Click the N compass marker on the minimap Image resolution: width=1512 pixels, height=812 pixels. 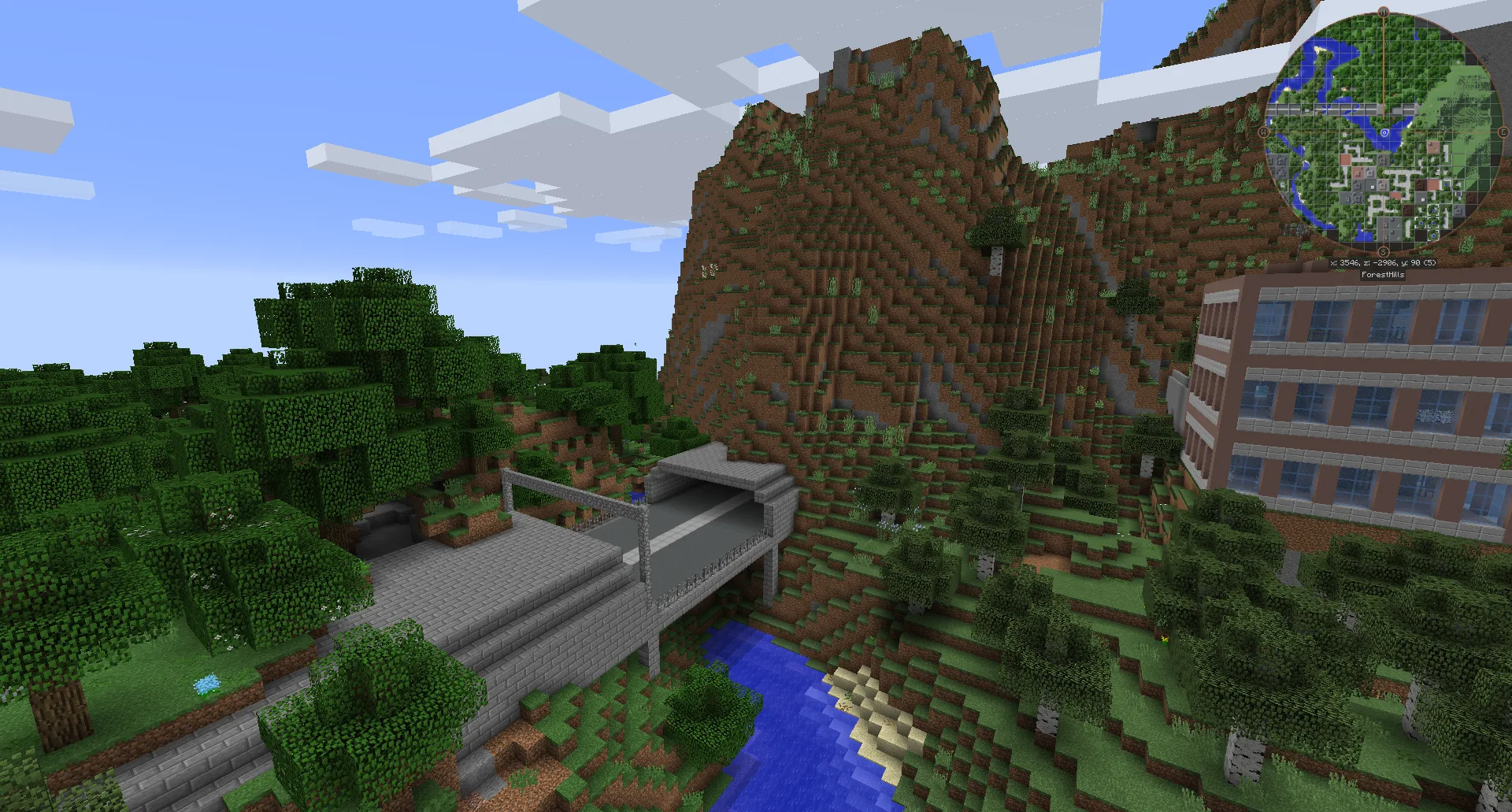(1384, 13)
